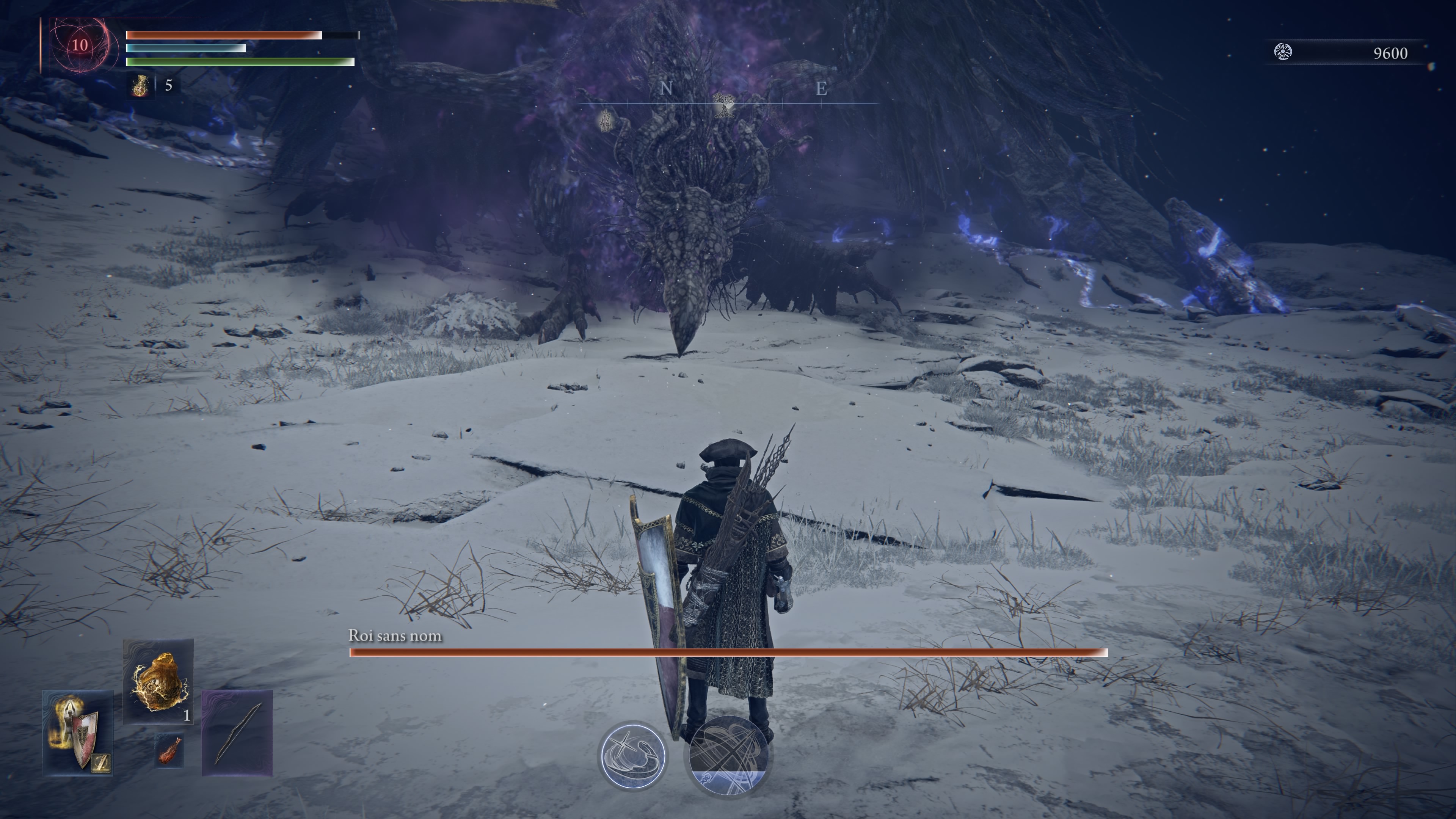The width and height of the screenshot is (1456, 819).
Task: Trigger the crossed-arrows ultimate art icon
Action: (x=728, y=756)
